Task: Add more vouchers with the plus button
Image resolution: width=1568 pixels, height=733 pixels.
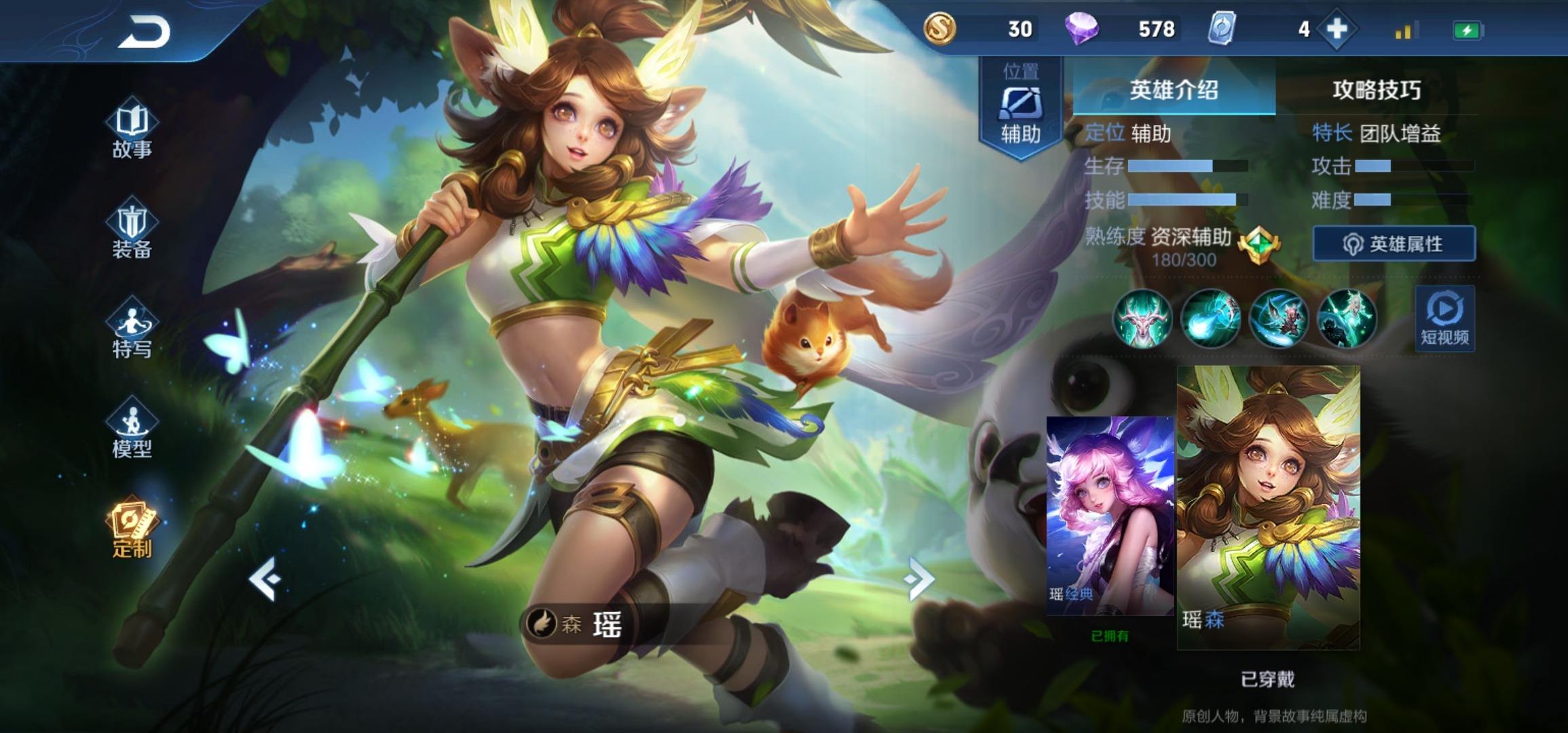Action: (x=1336, y=29)
